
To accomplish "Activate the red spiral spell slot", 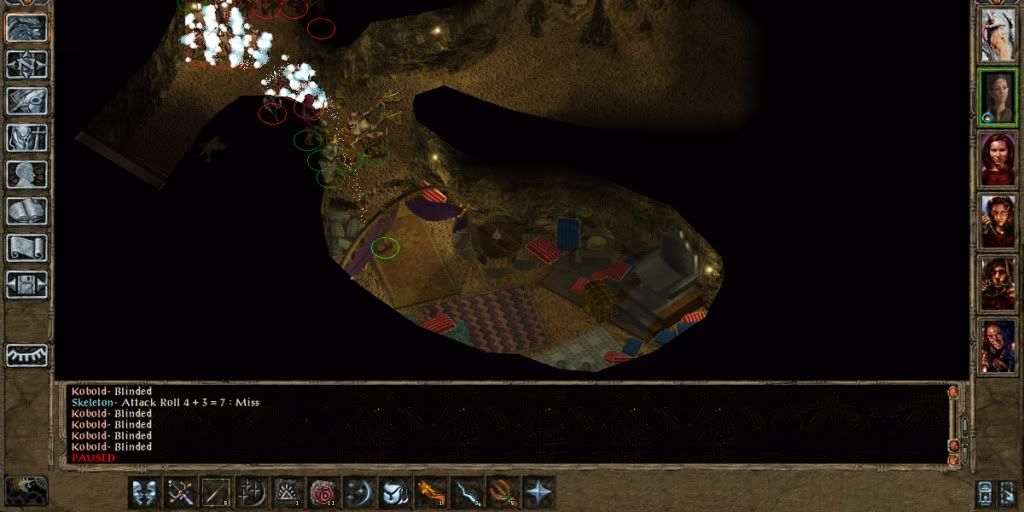I will pyautogui.click(x=324, y=492).
